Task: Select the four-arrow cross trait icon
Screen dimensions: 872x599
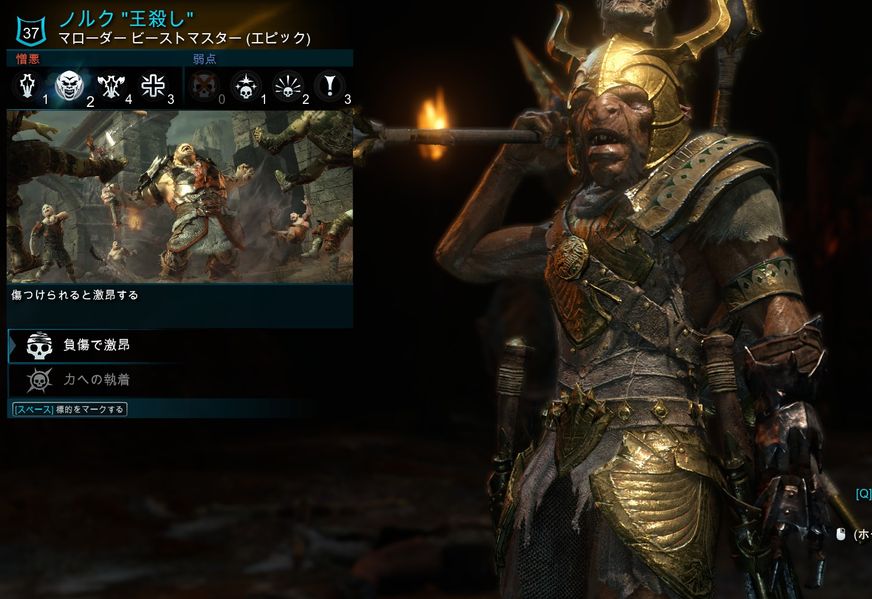Action: point(152,87)
